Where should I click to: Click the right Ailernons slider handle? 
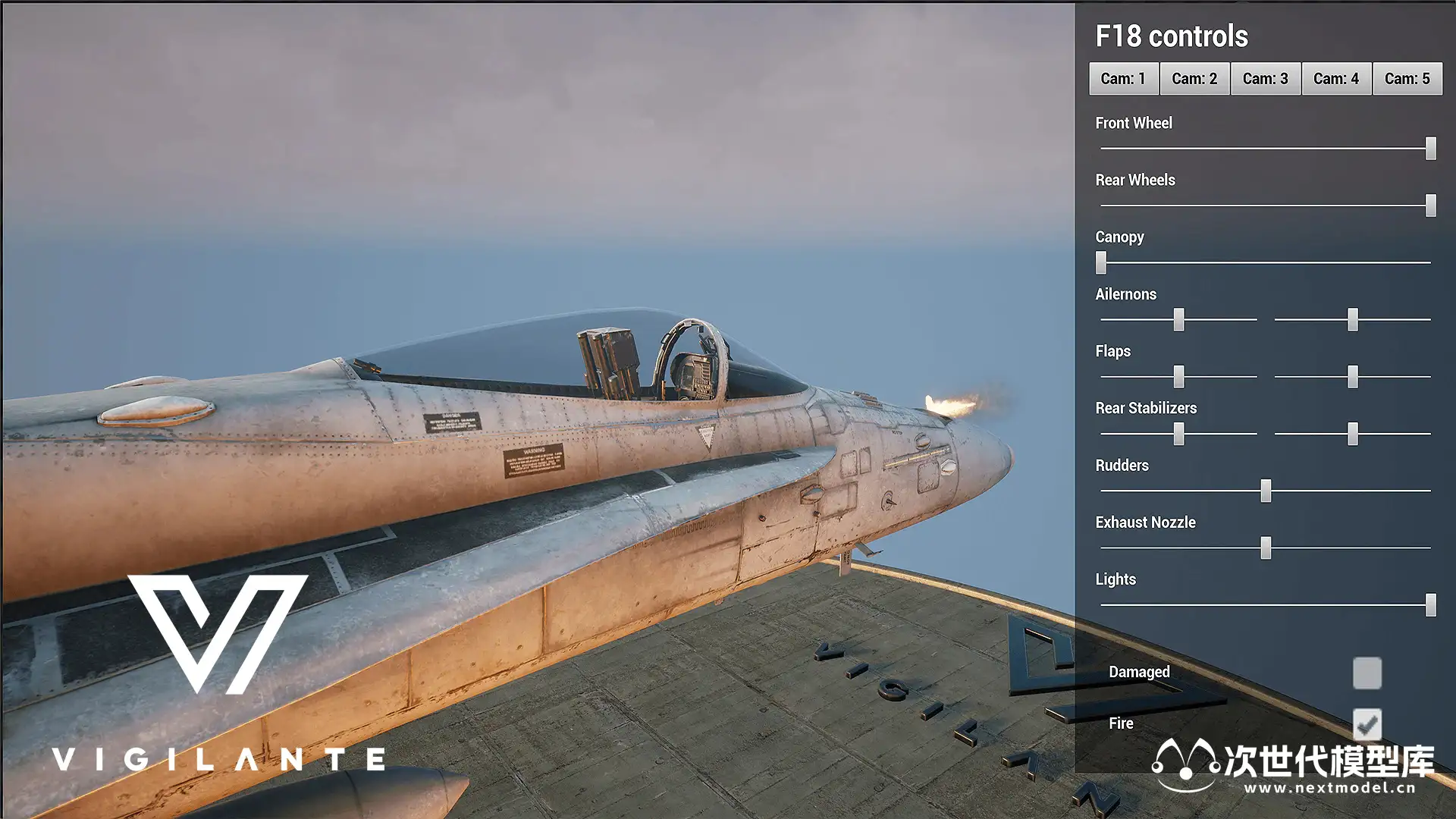(1353, 319)
